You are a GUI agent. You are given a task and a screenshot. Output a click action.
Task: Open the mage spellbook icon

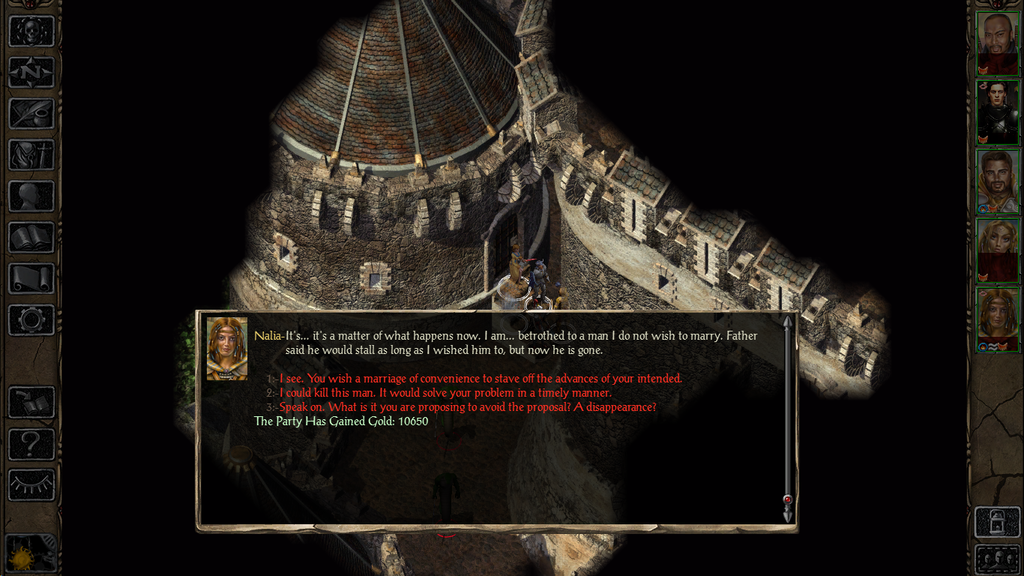(31, 237)
